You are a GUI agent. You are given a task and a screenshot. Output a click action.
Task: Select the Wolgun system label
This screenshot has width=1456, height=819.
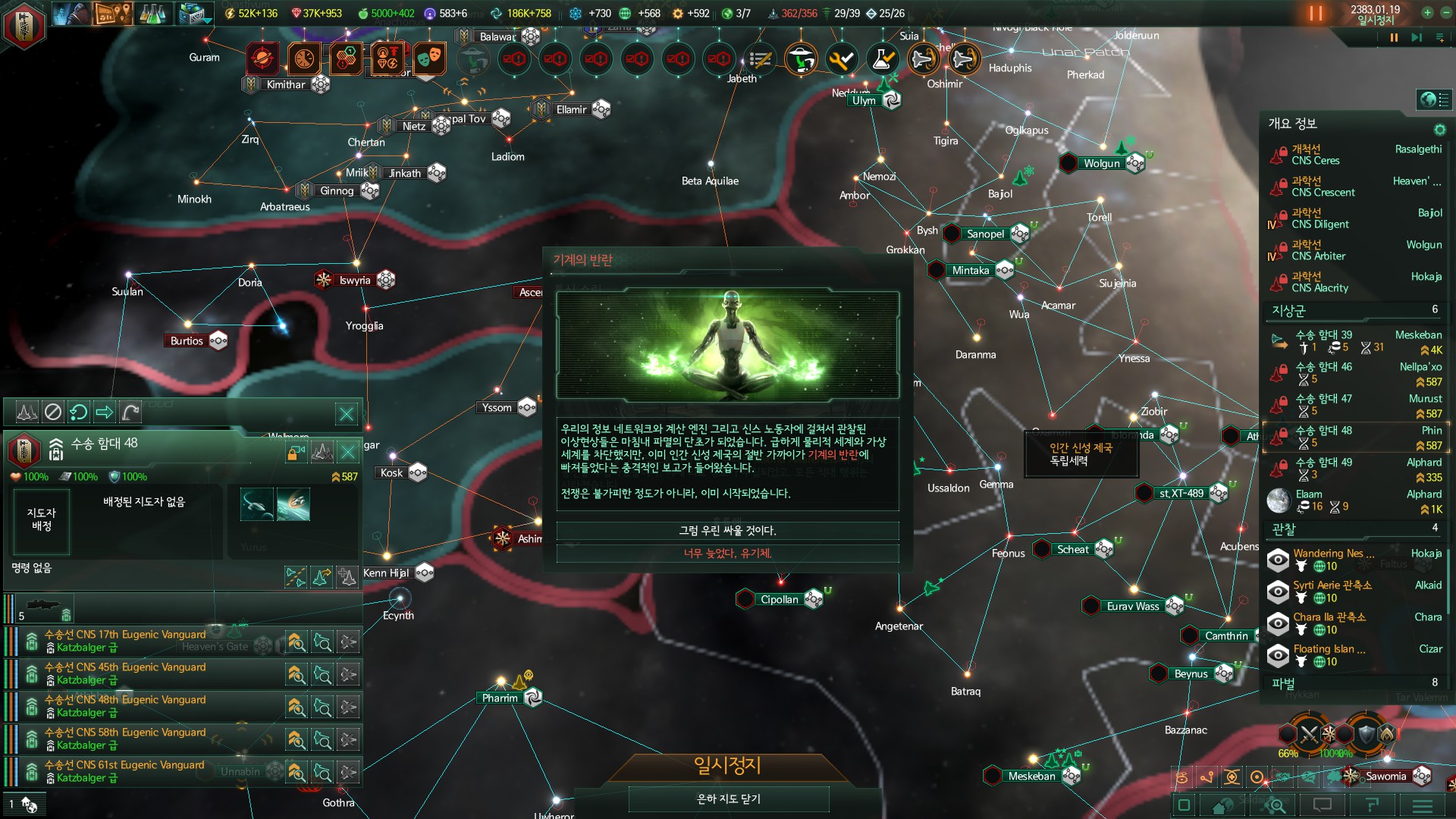1101,163
